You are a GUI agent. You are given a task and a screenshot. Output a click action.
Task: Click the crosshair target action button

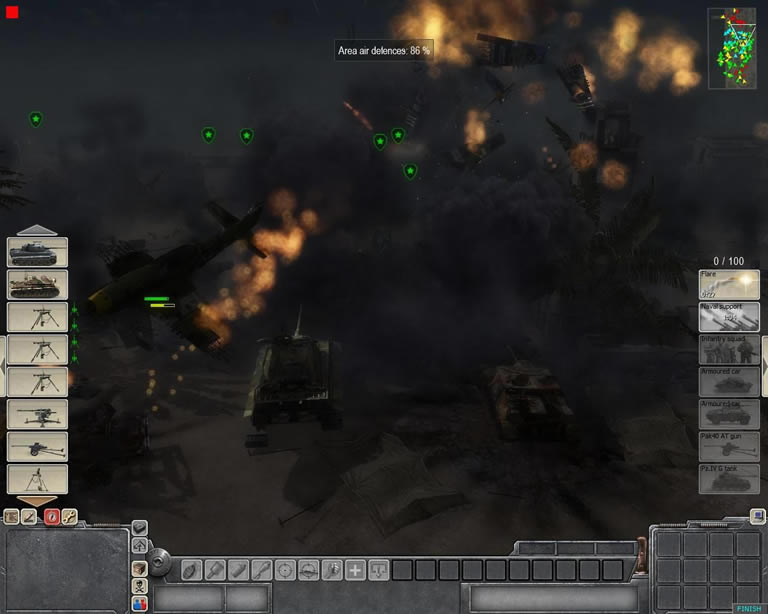click(x=285, y=570)
